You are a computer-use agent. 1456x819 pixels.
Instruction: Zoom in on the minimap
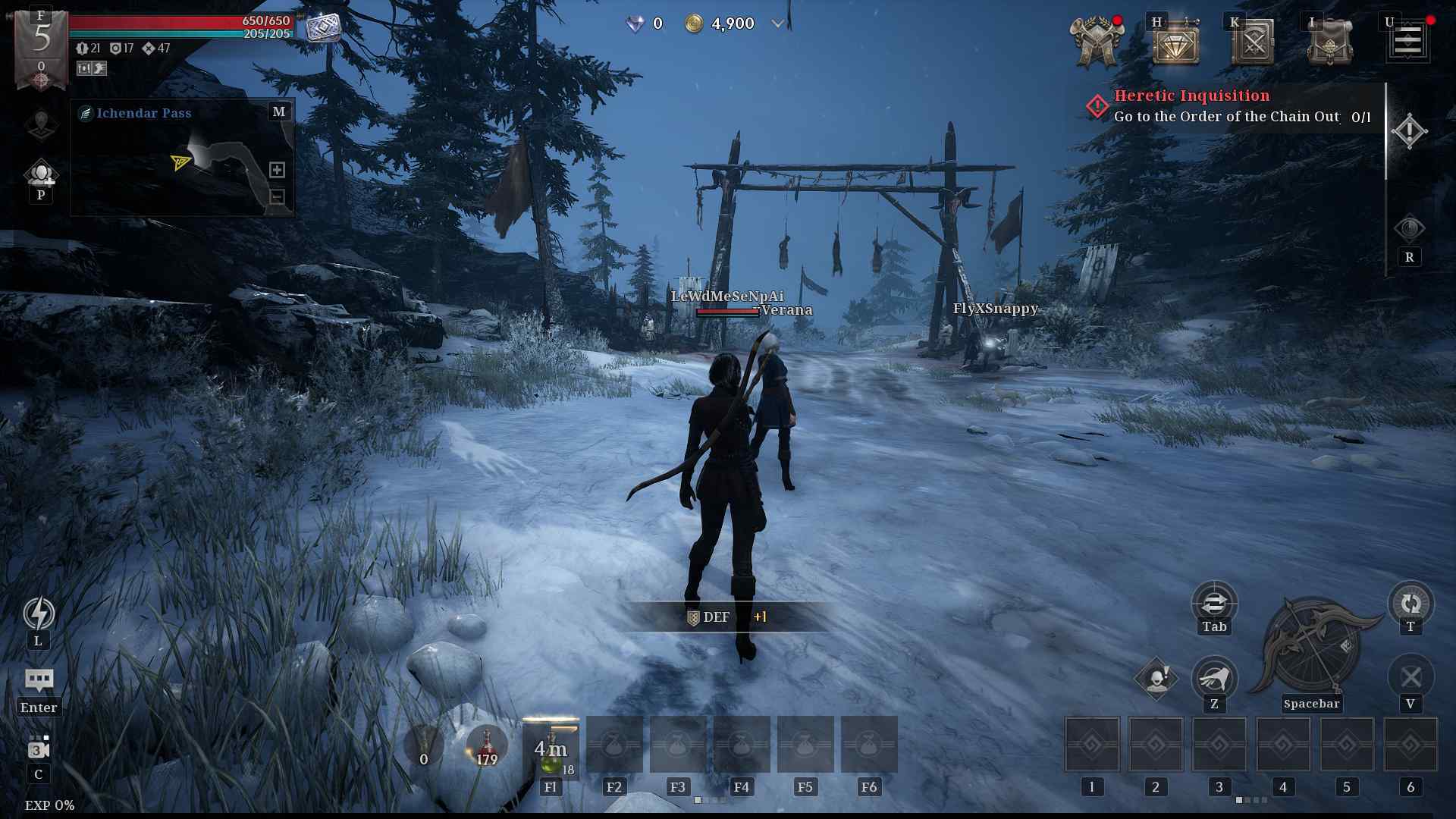(x=277, y=170)
